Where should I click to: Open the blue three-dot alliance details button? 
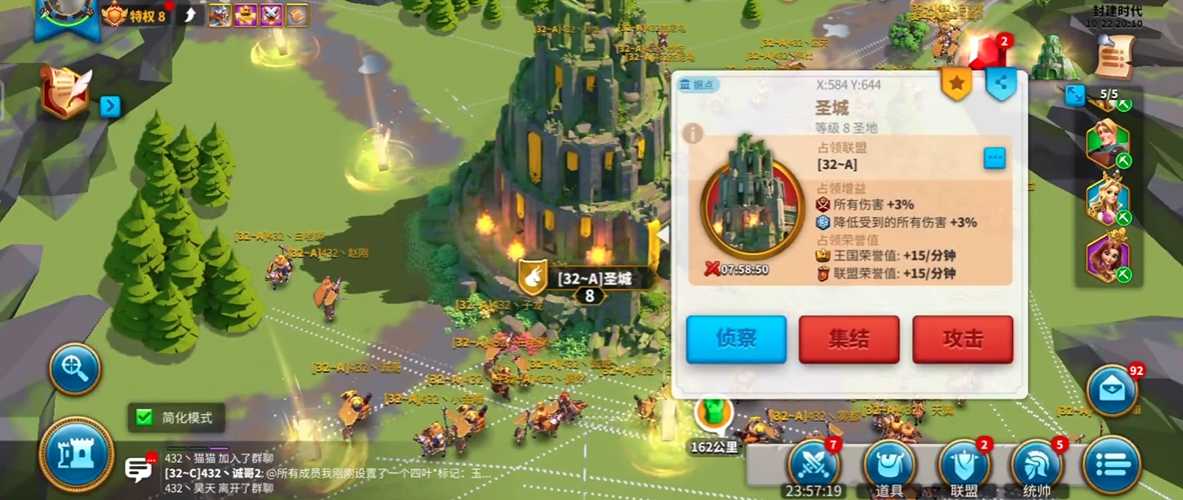point(994,158)
